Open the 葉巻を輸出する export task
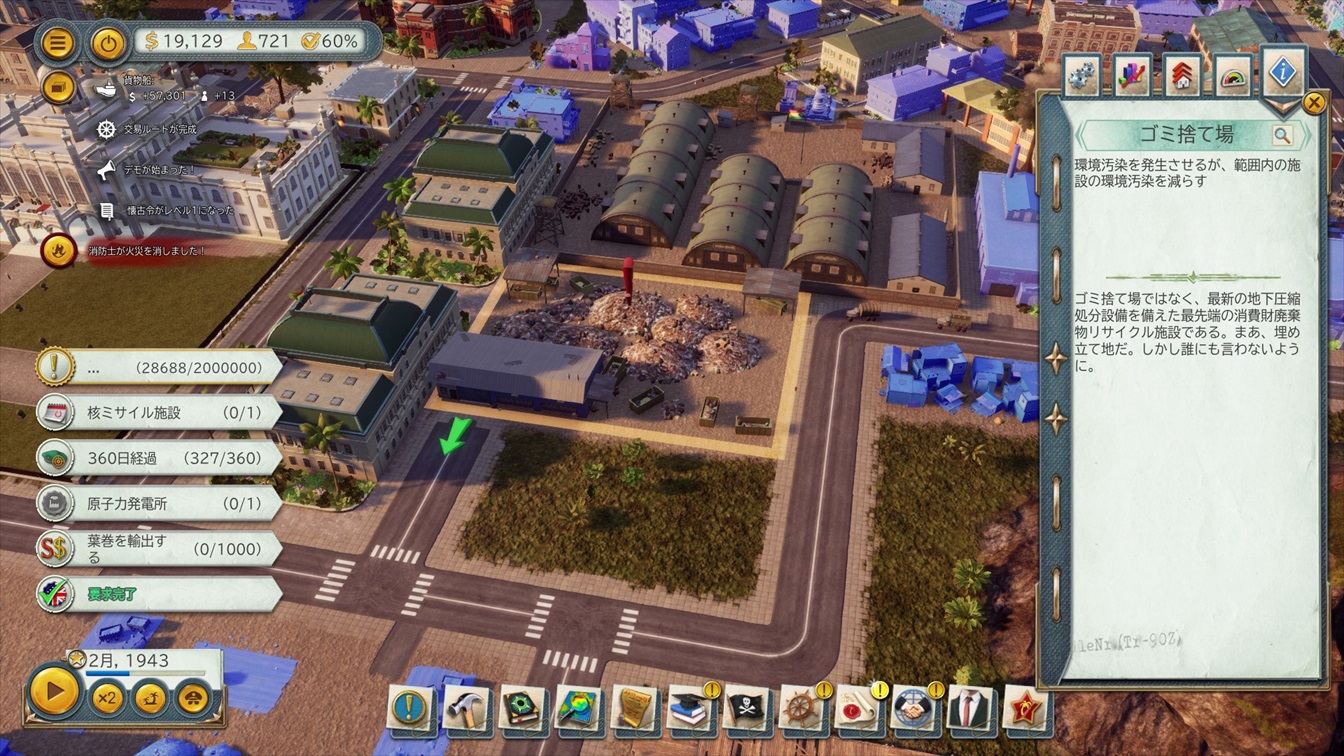Screen dimensions: 1344x756 [160, 548]
